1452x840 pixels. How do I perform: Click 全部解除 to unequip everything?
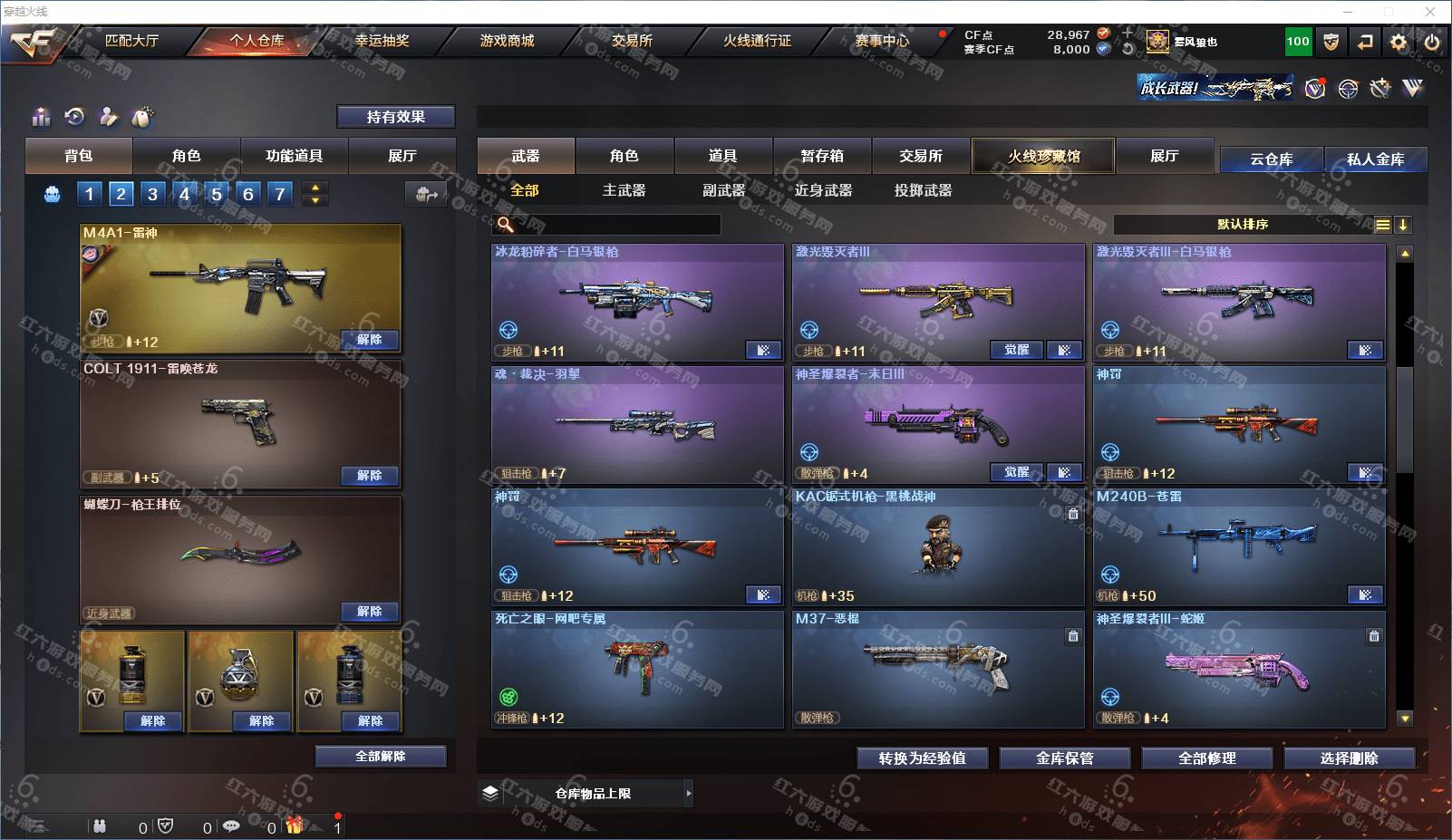(x=381, y=757)
